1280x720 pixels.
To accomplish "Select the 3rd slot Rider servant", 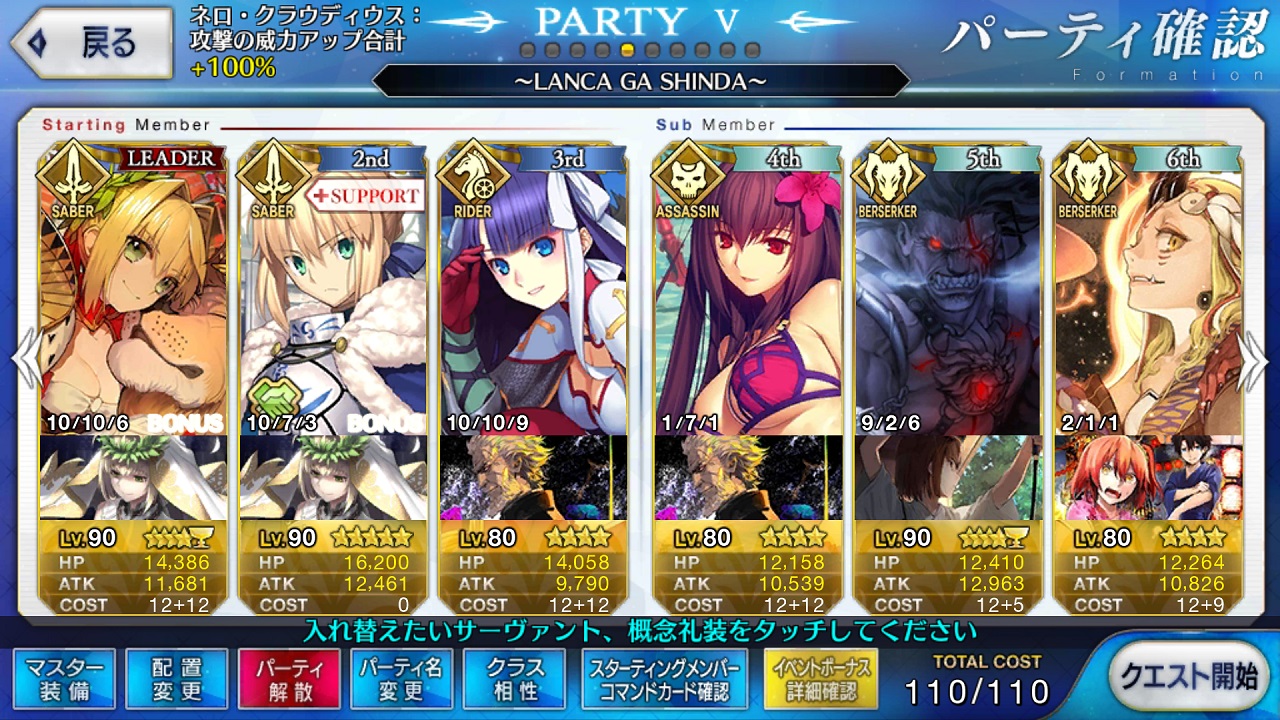I will [x=534, y=300].
